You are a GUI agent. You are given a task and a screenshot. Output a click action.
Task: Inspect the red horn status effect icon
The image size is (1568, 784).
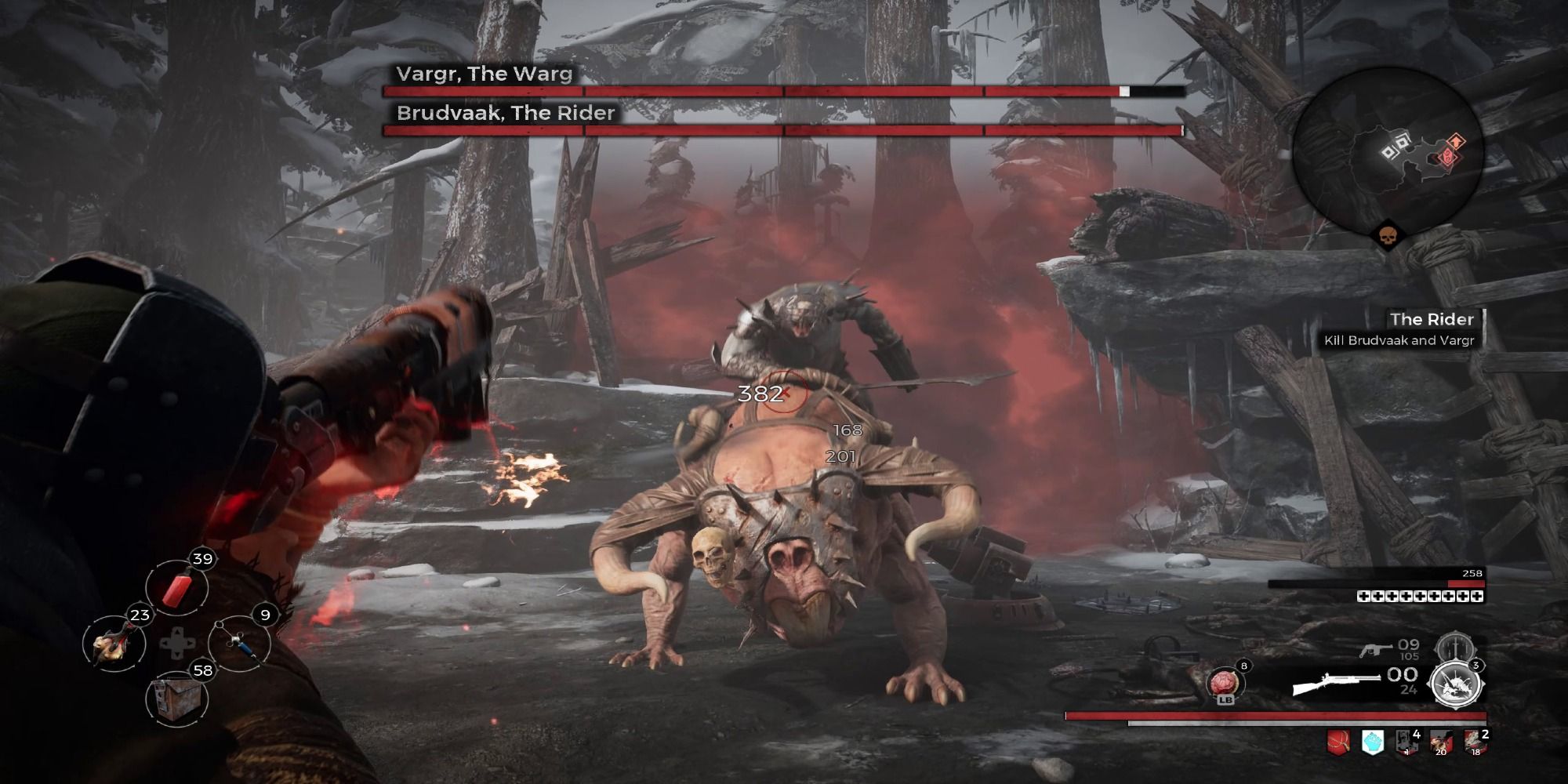(x=1338, y=742)
